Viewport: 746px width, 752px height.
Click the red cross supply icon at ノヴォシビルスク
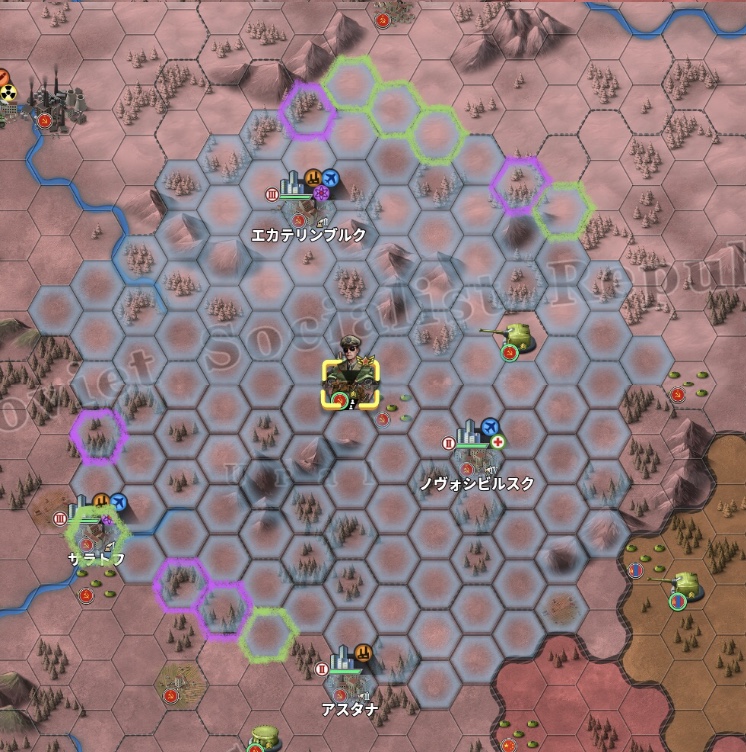499,442
